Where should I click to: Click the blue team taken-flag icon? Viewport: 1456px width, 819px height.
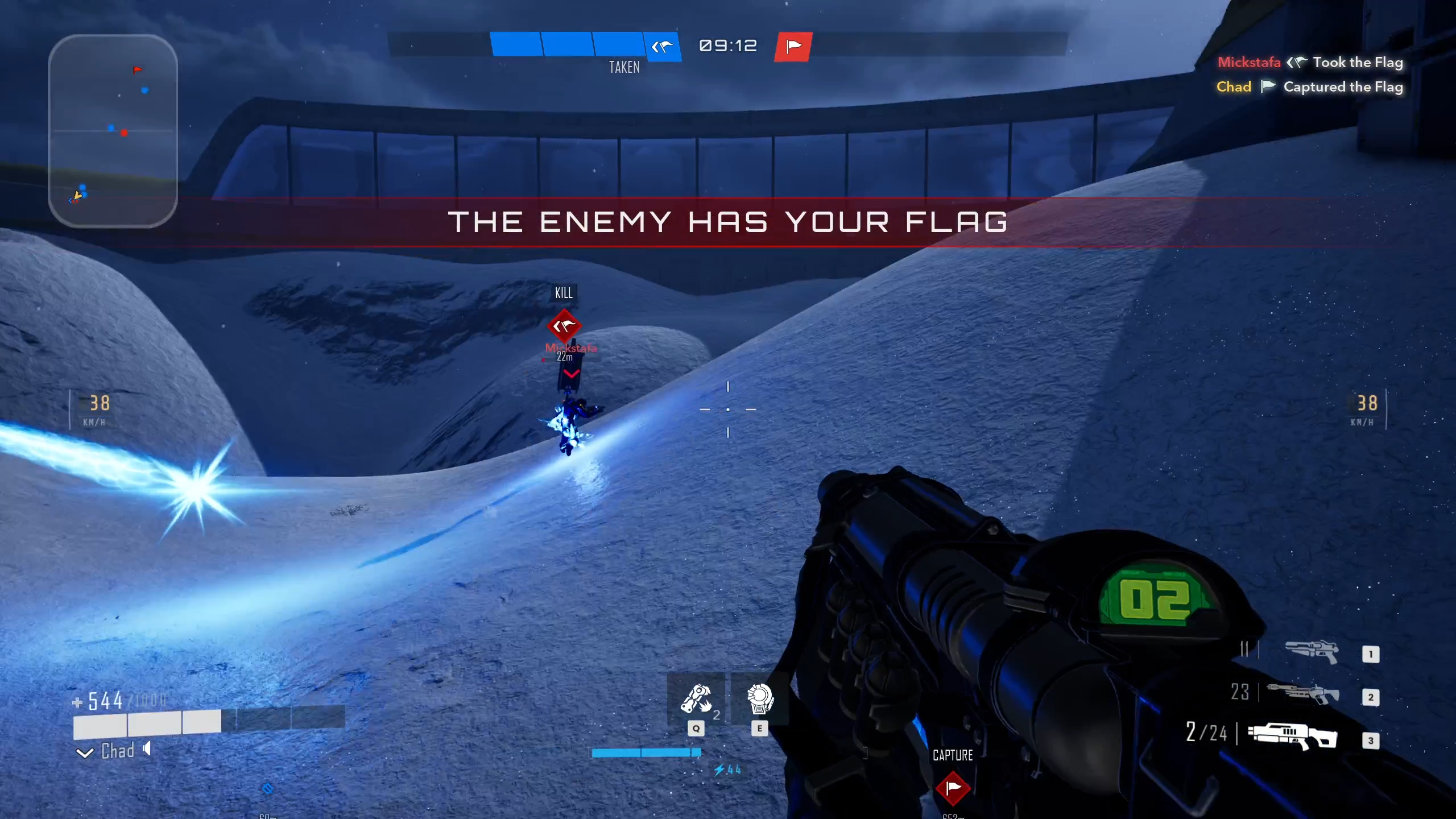[662, 46]
